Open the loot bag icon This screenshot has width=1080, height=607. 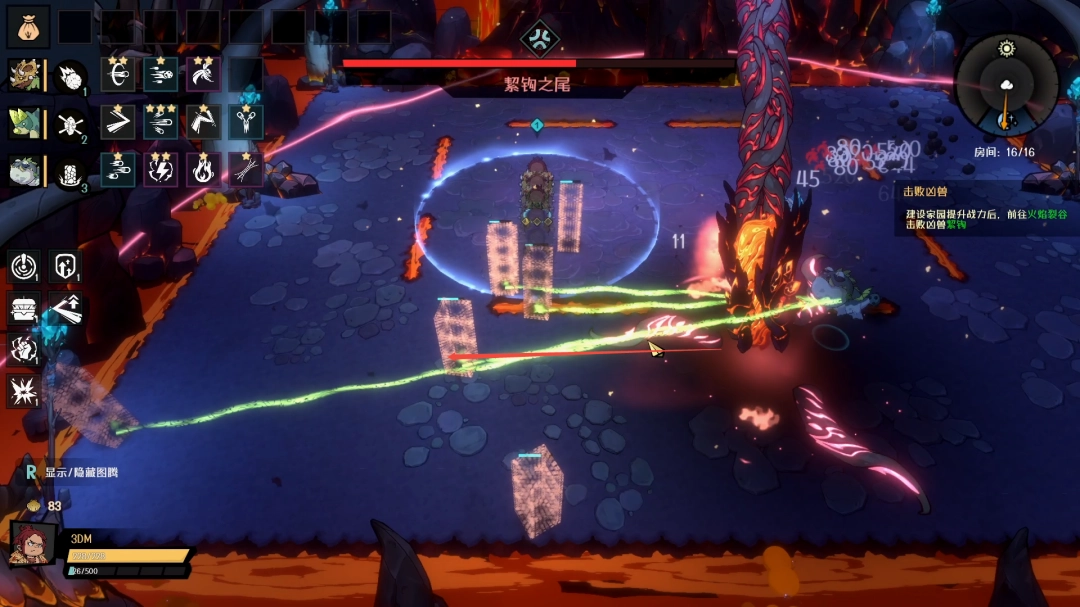click(x=28, y=27)
